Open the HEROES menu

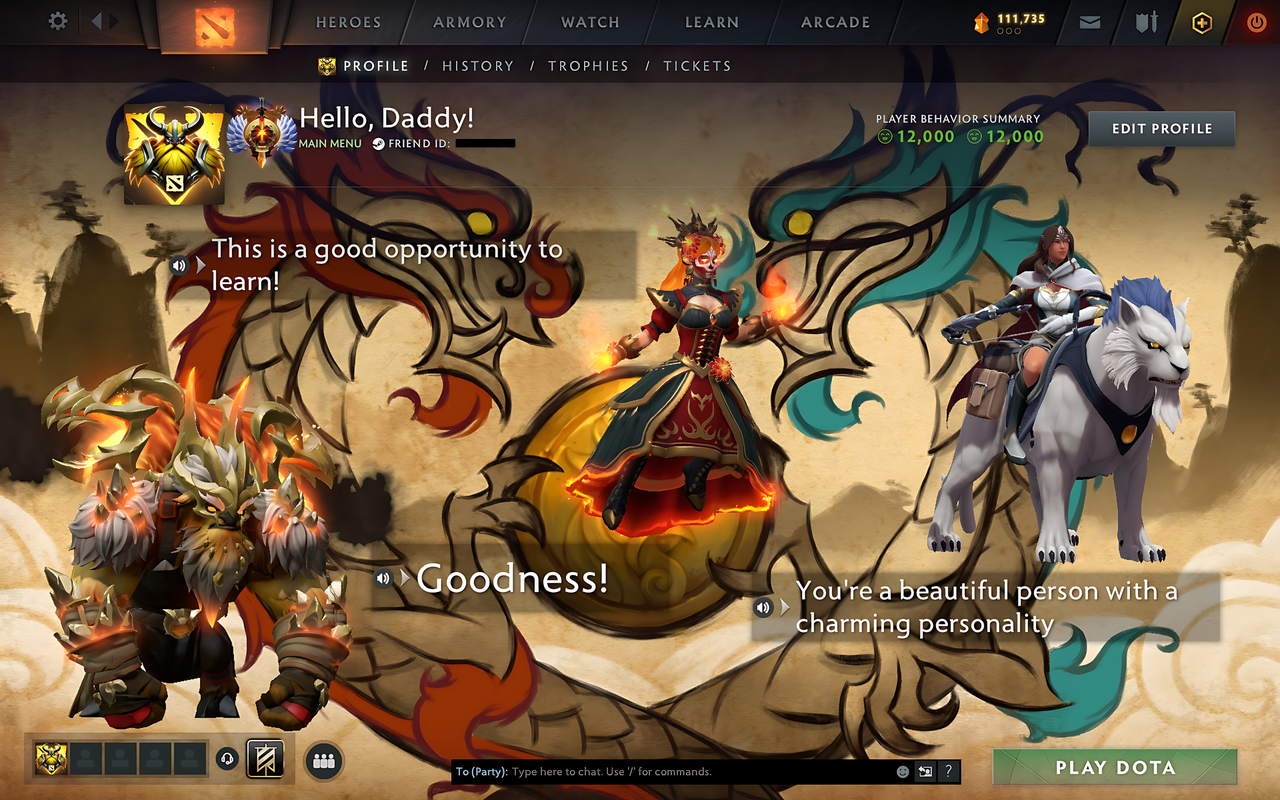click(x=347, y=22)
